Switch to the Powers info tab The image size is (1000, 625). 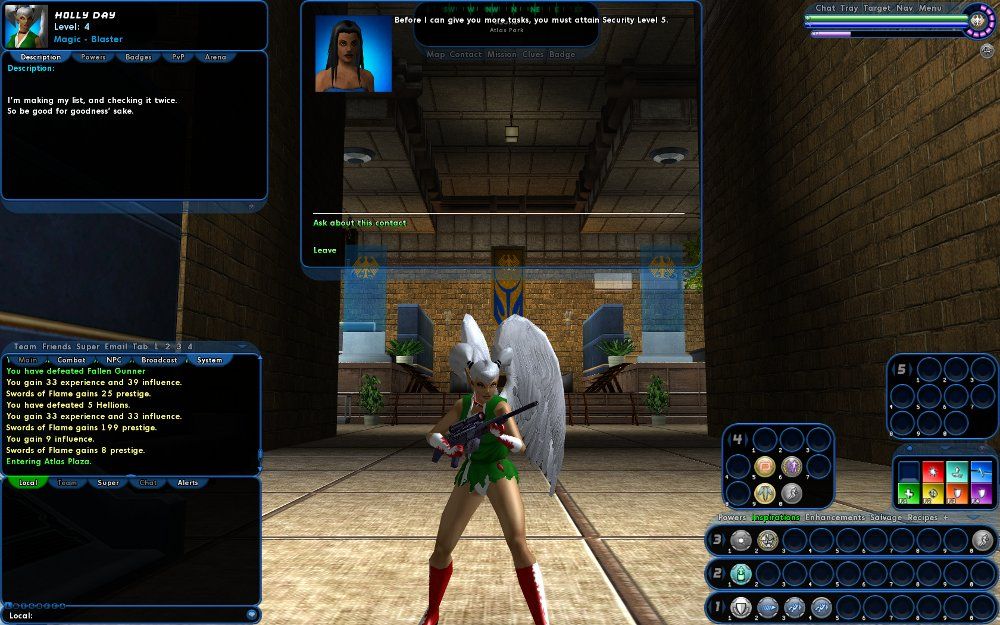(x=93, y=57)
